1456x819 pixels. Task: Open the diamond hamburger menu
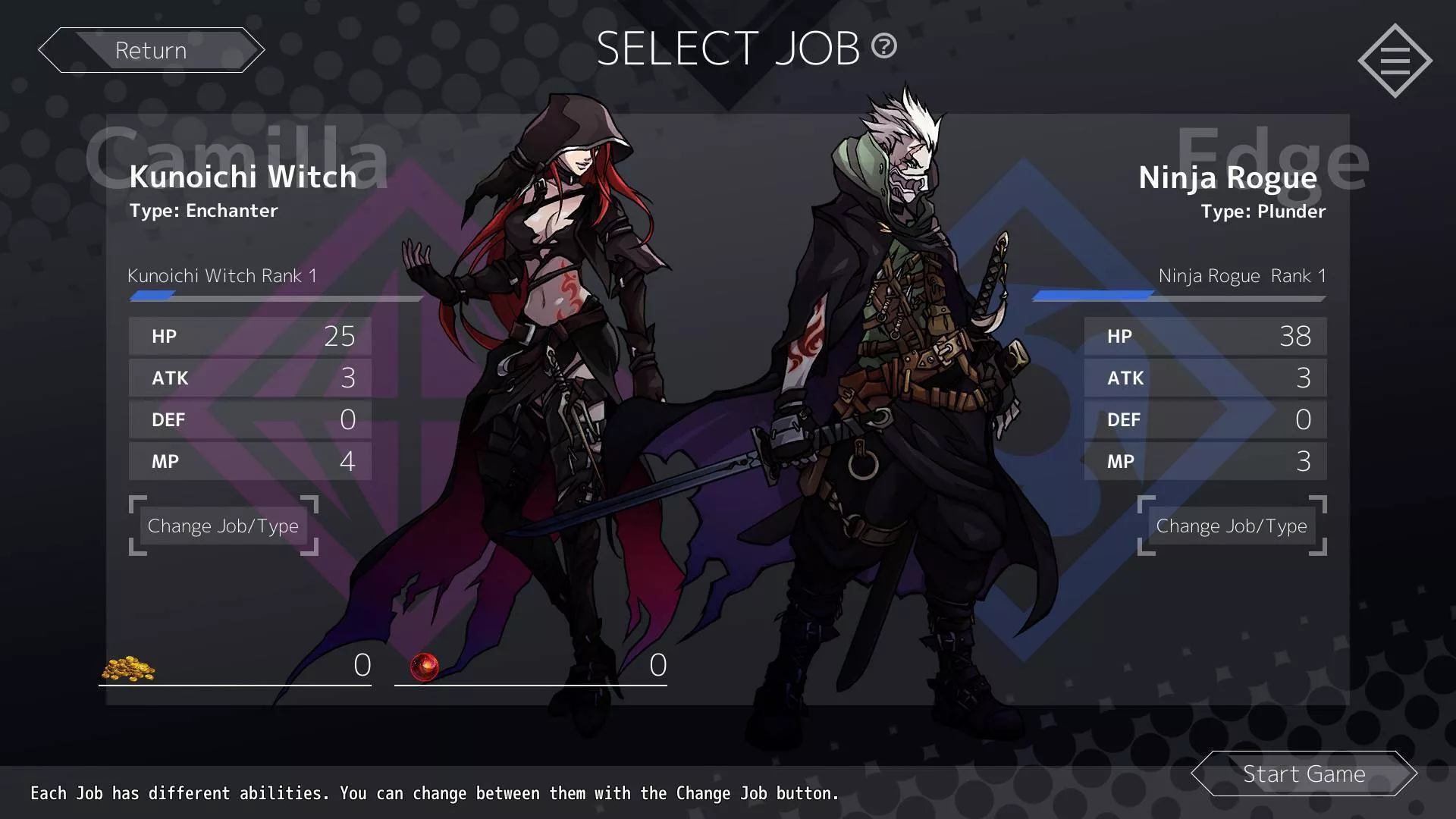pyautogui.click(x=1395, y=61)
